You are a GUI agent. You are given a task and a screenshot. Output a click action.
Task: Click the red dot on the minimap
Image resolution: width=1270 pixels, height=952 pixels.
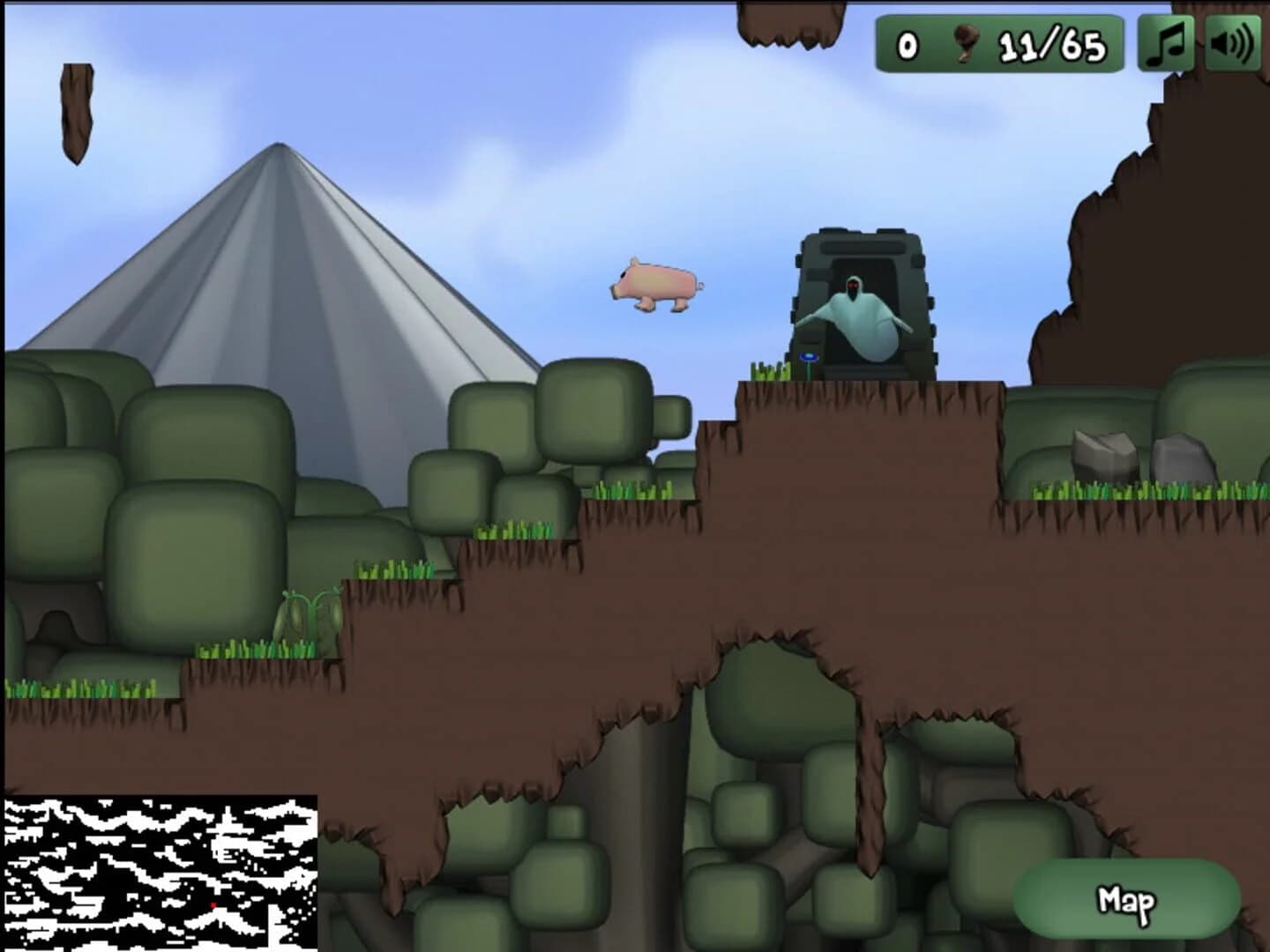tap(213, 904)
